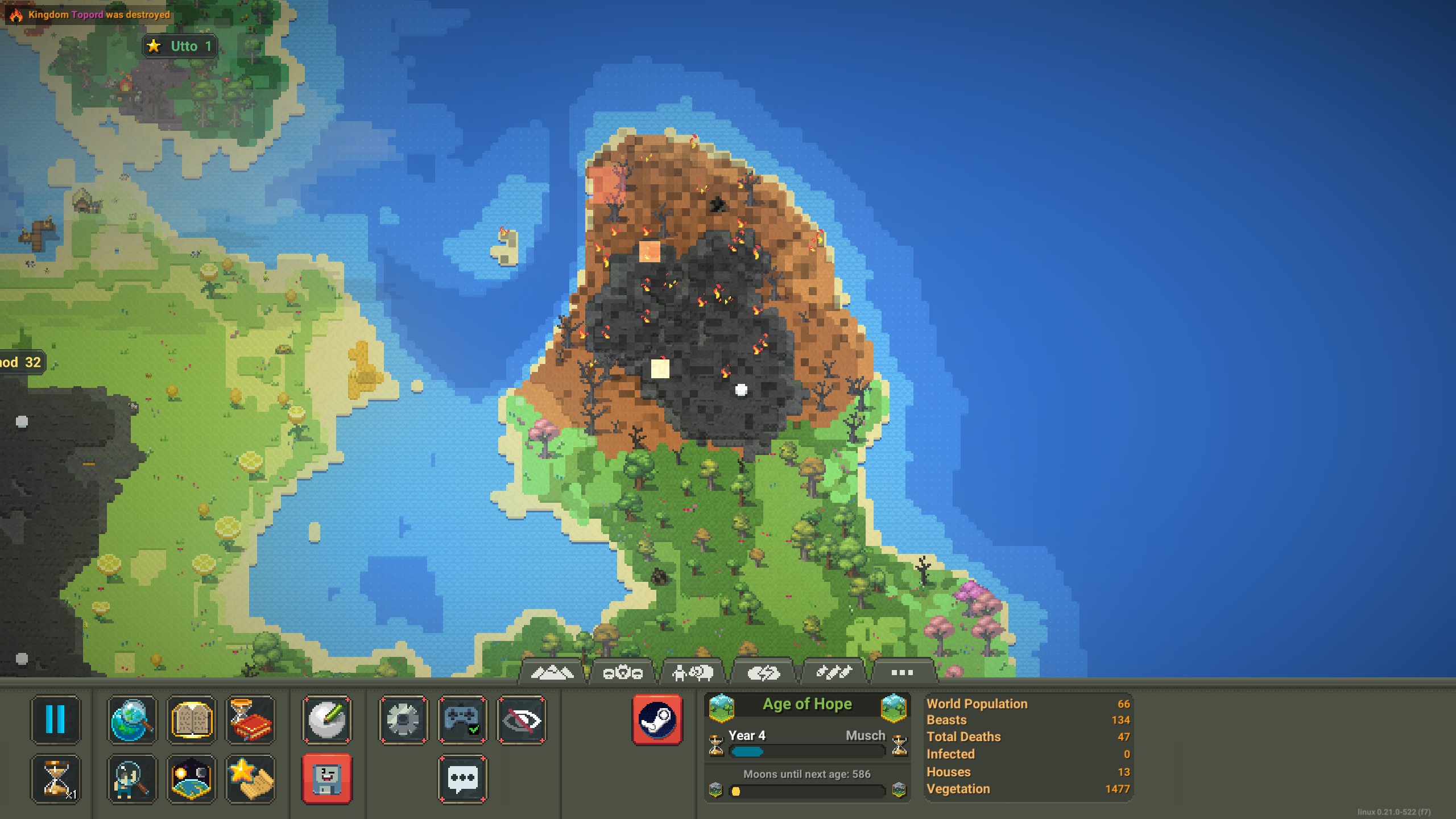Save the world with the floppy disk

[327, 779]
